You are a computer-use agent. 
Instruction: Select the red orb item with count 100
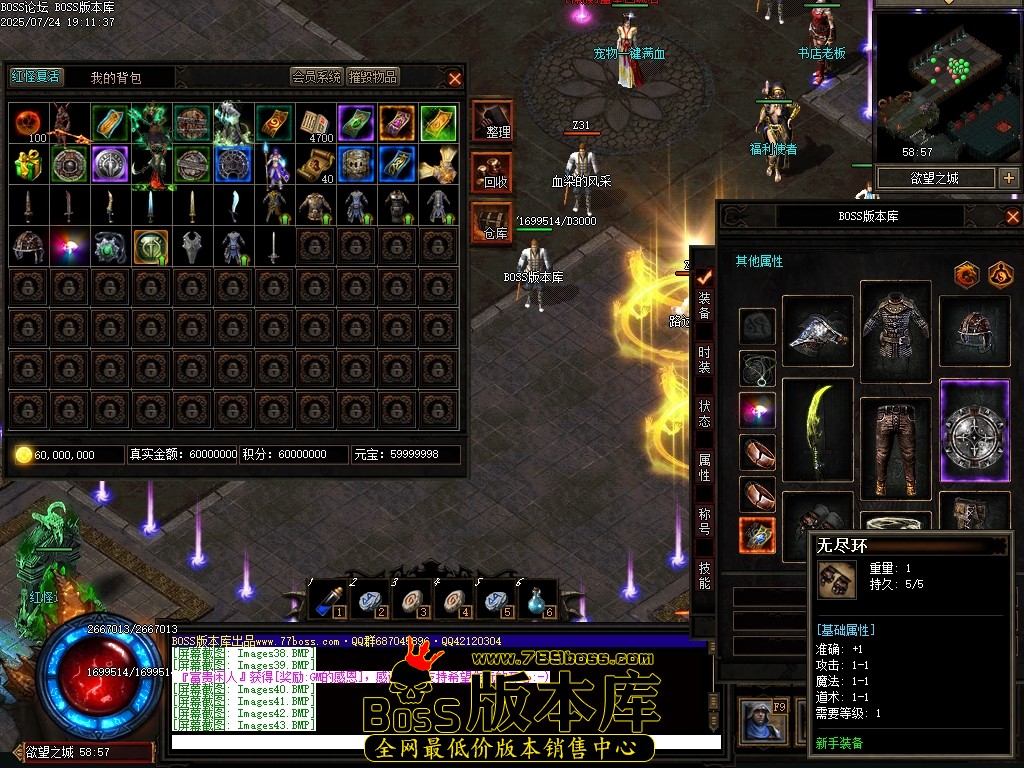(27, 122)
